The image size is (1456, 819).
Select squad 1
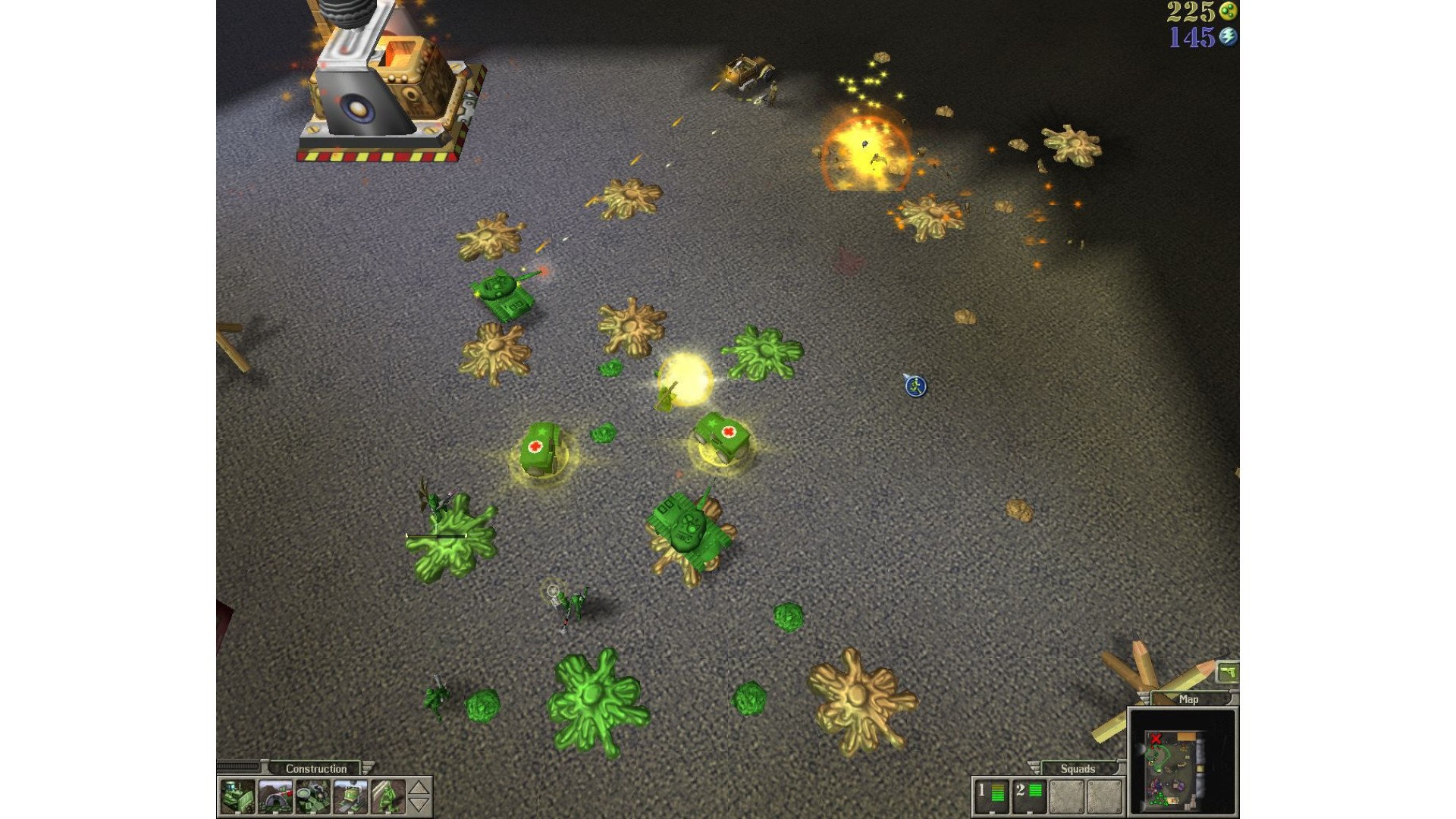point(991,794)
